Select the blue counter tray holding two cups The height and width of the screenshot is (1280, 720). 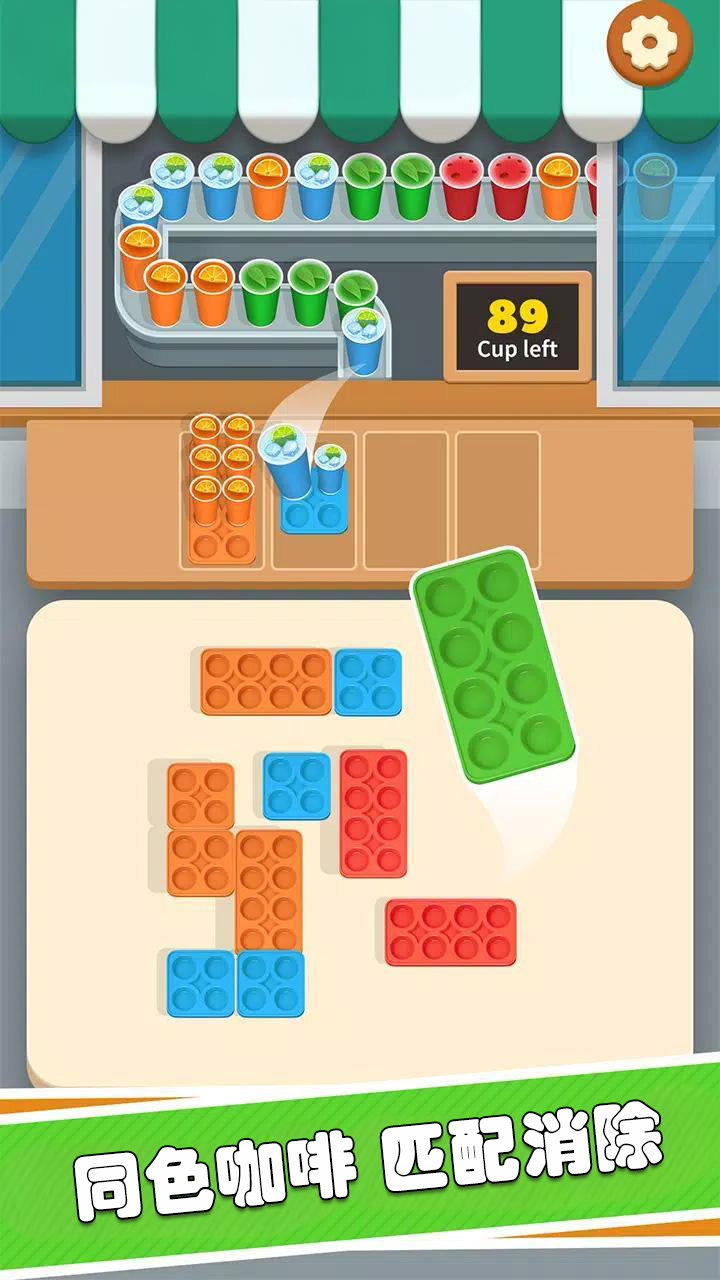pyautogui.click(x=313, y=510)
